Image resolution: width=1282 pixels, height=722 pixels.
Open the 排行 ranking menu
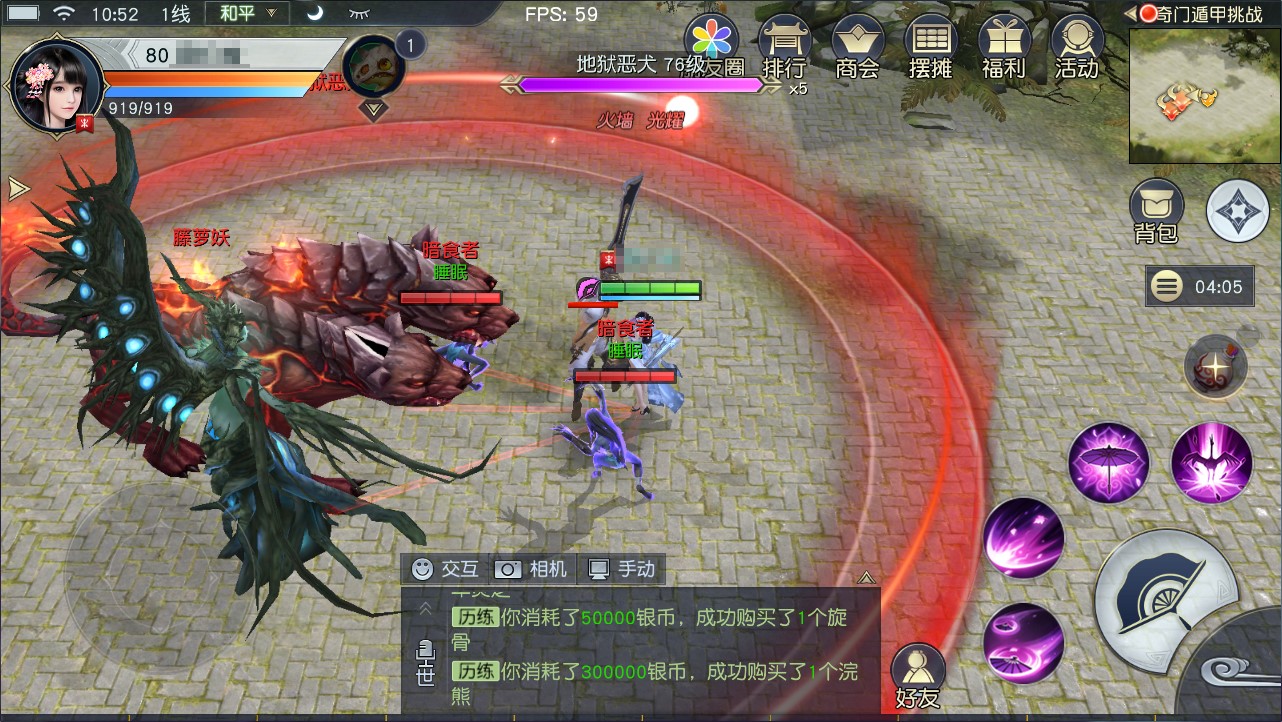[784, 48]
